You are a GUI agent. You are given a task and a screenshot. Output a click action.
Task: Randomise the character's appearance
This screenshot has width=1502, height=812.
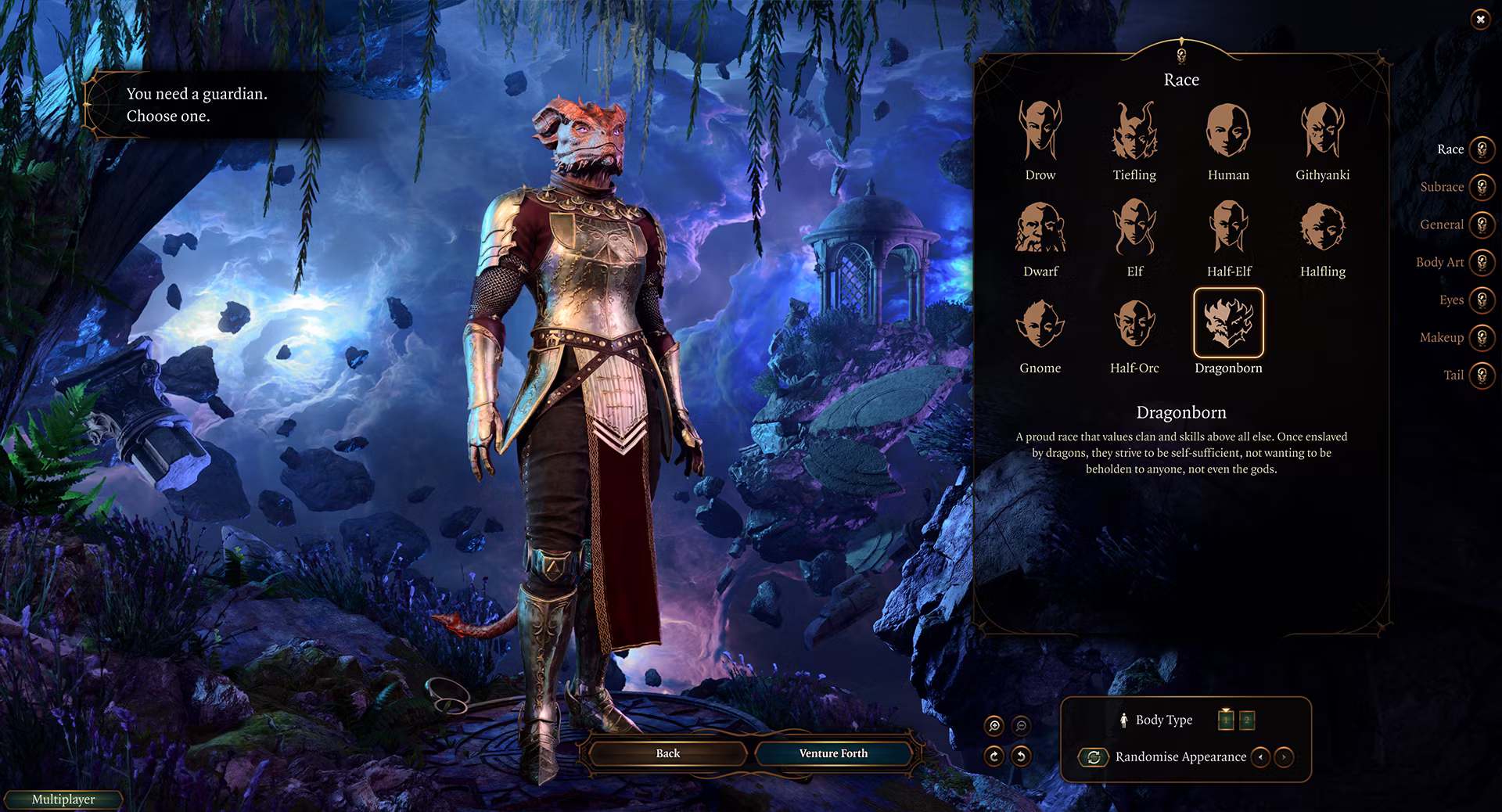tap(1094, 757)
